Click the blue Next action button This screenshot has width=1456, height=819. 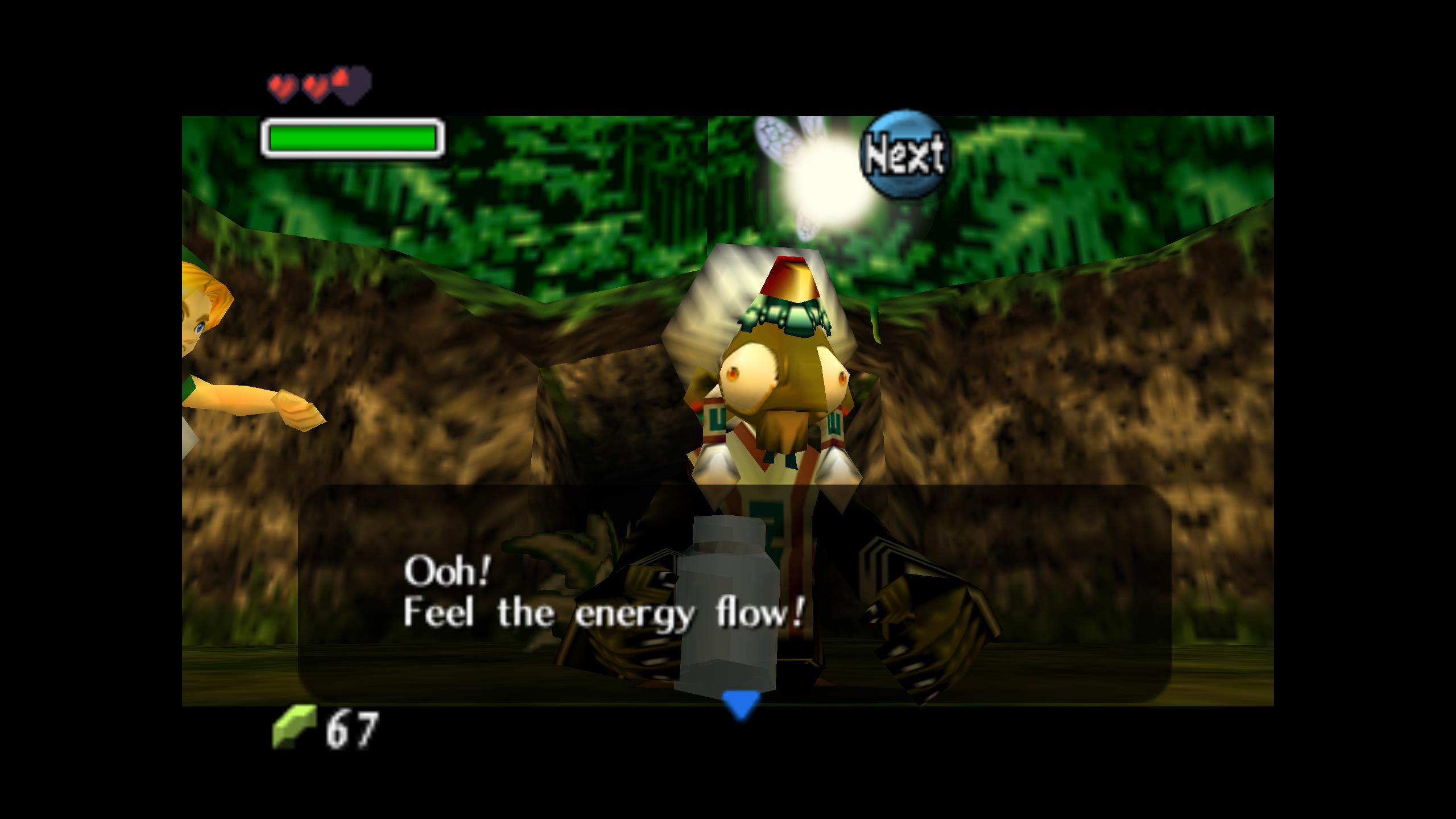click(x=904, y=154)
